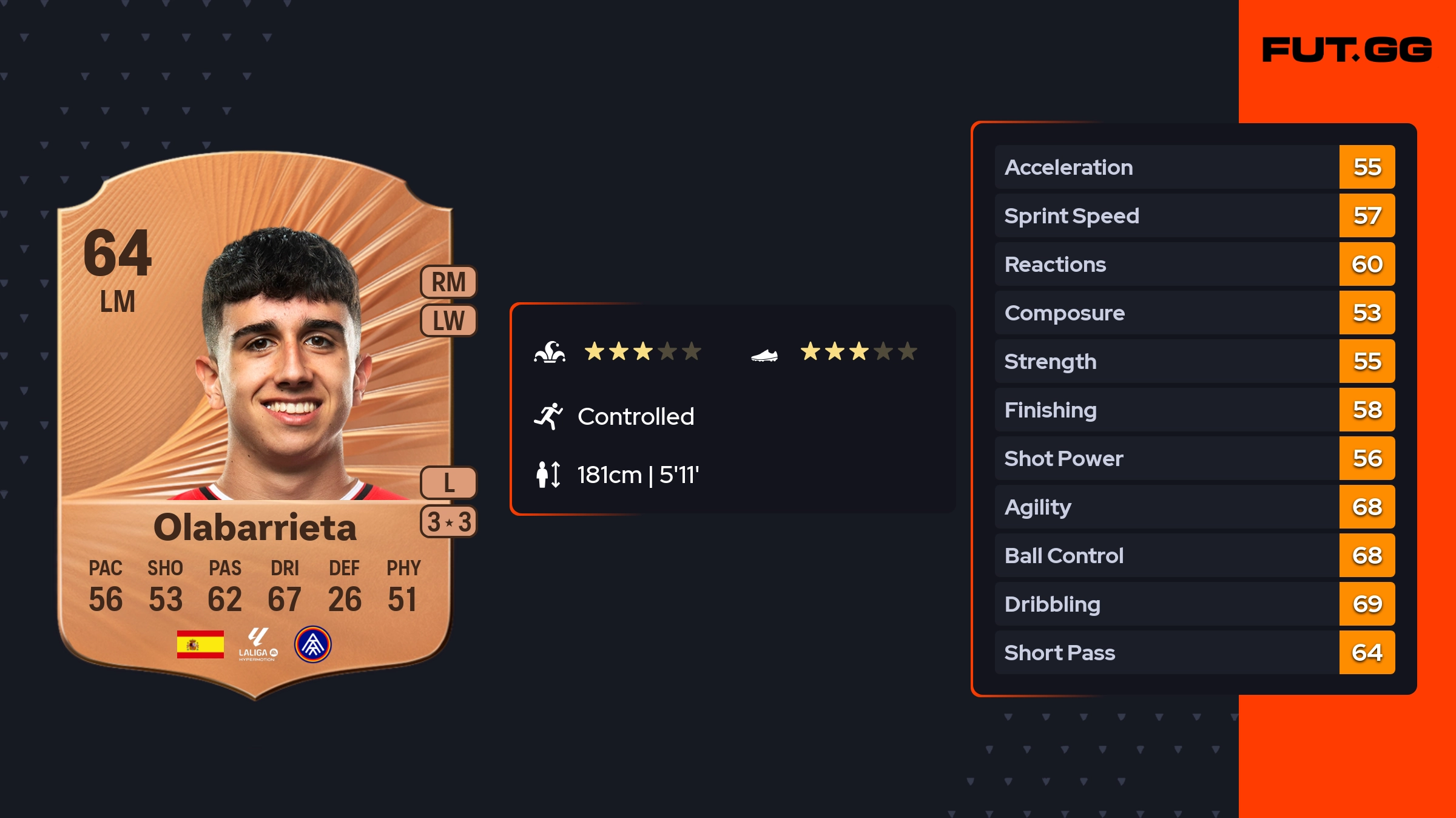This screenshot has width=1456, height=818.
Task: Click the L preferred foot badge
Action: pos(448,483)
